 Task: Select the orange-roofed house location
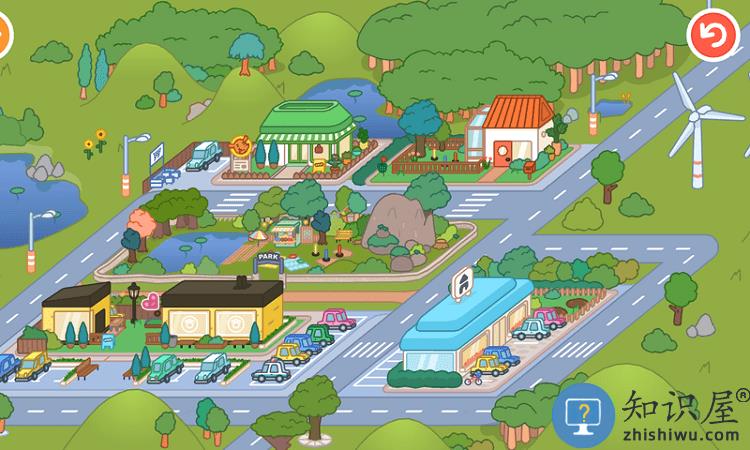click(518, 132)
